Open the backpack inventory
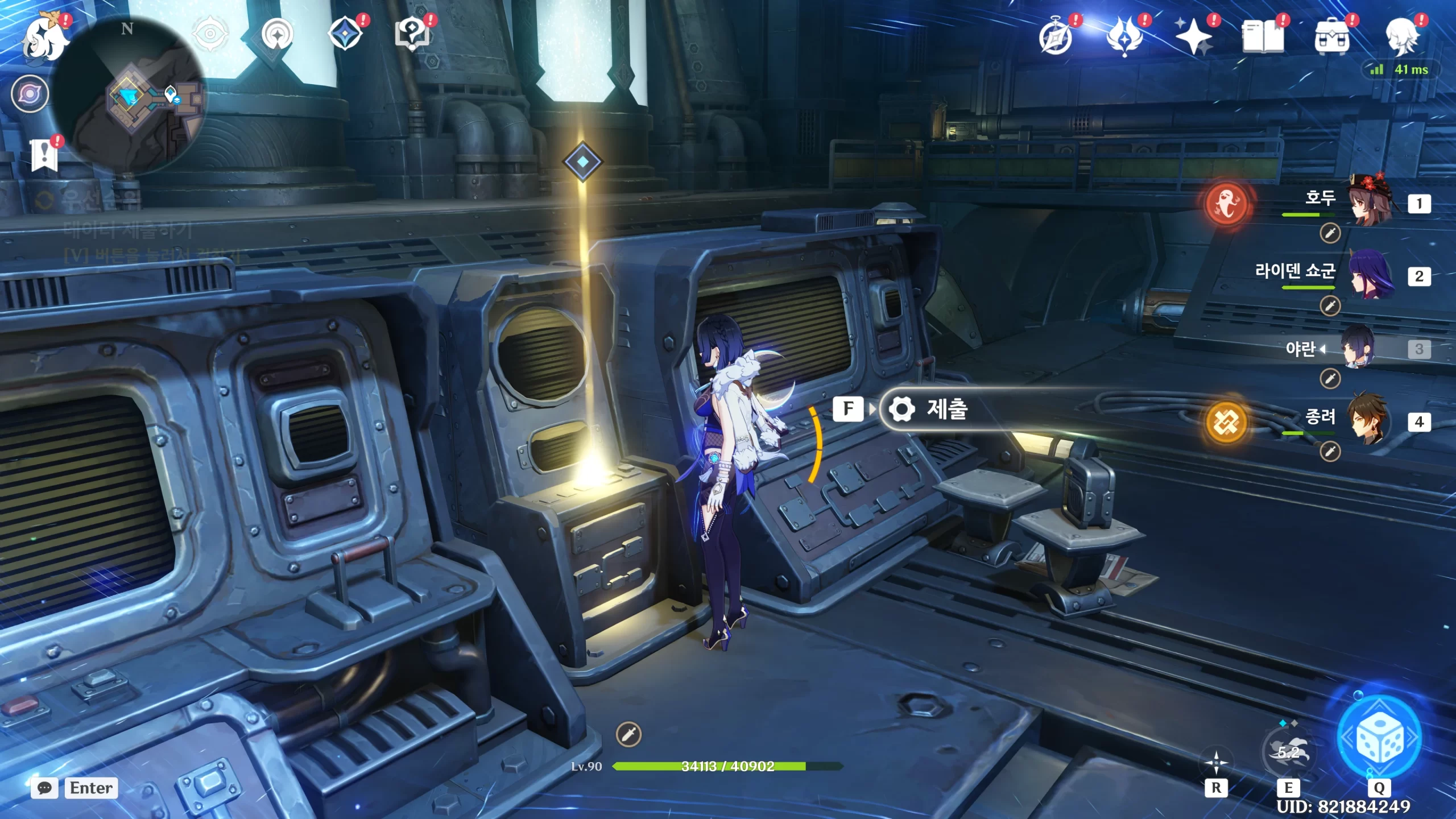1456x819 pixels. (x=1331, y=38)
